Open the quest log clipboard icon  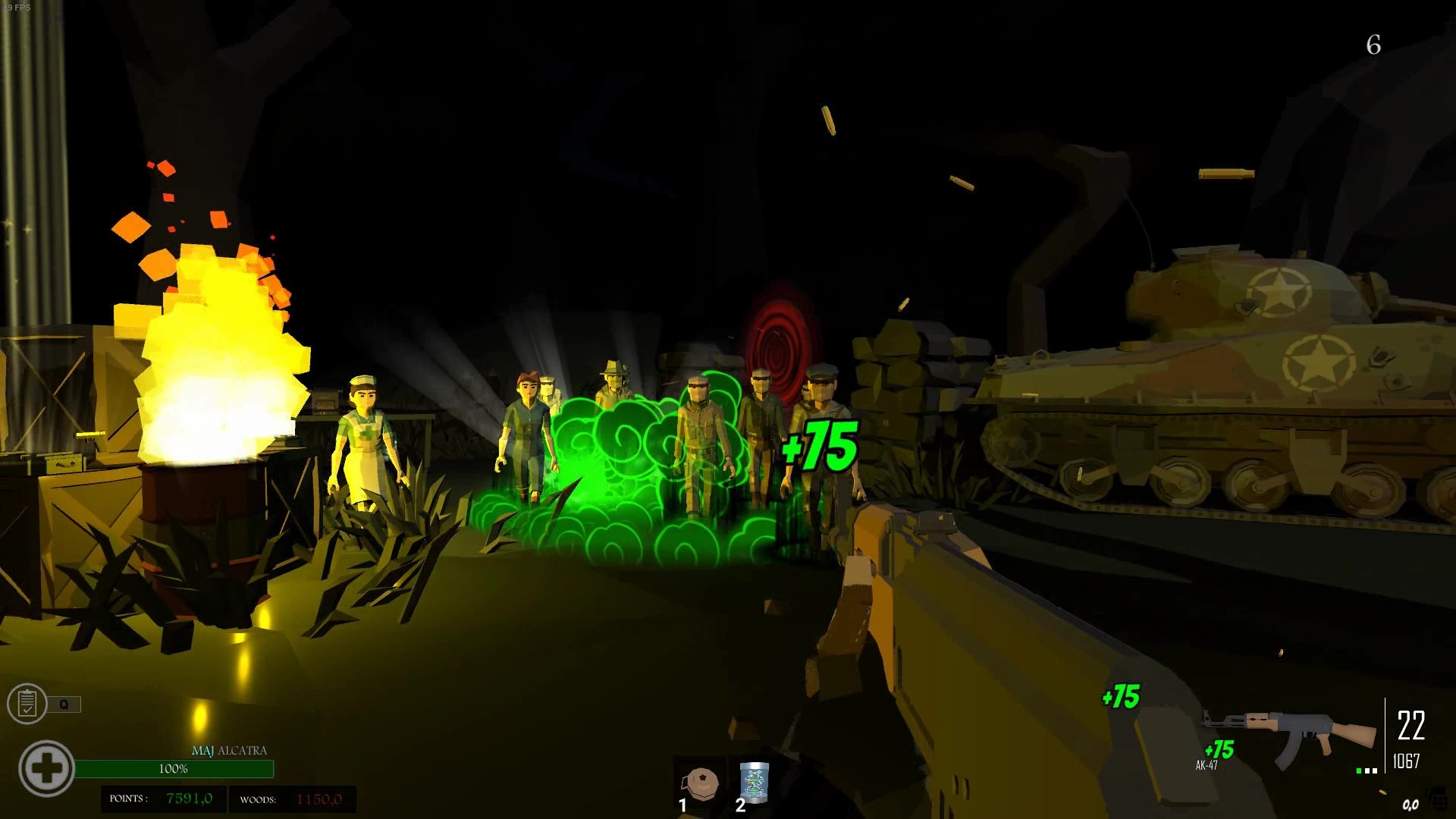27,703
